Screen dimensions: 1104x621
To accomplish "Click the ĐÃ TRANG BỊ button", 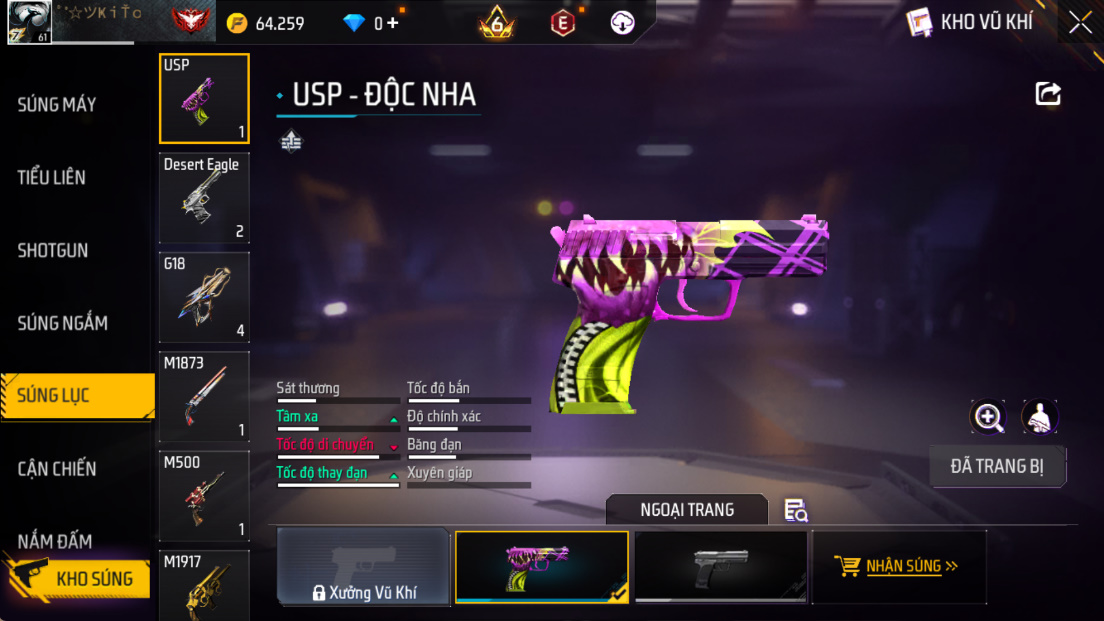I will [997, 466].
